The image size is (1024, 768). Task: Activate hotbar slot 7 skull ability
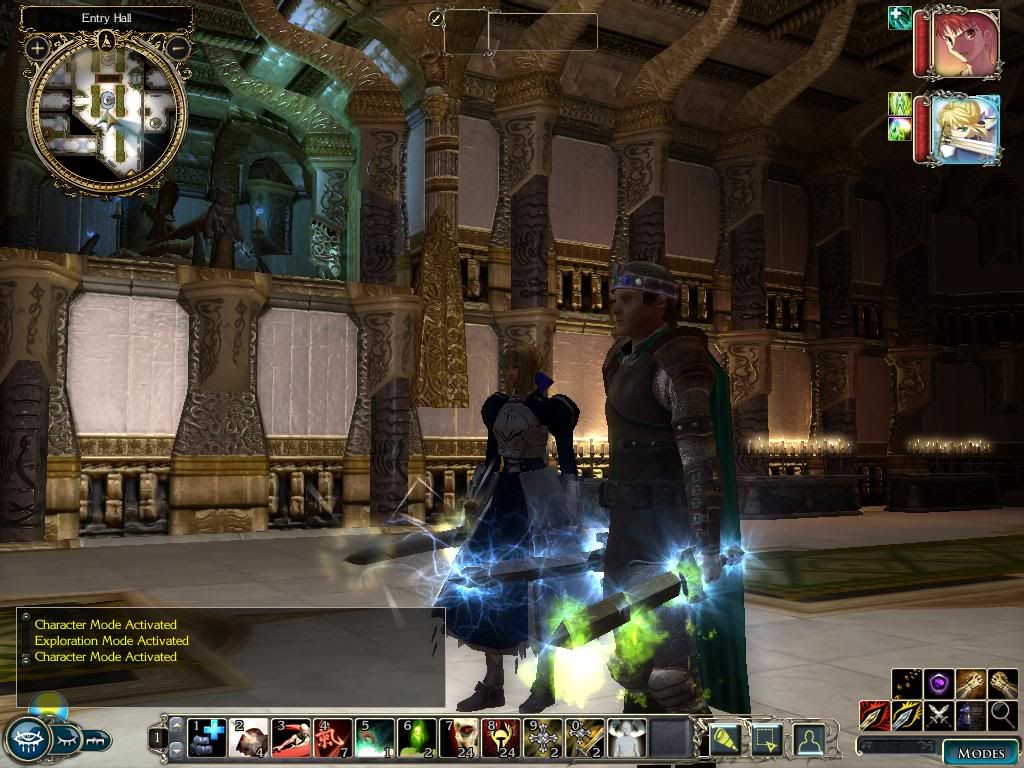(x=459, y=738)
